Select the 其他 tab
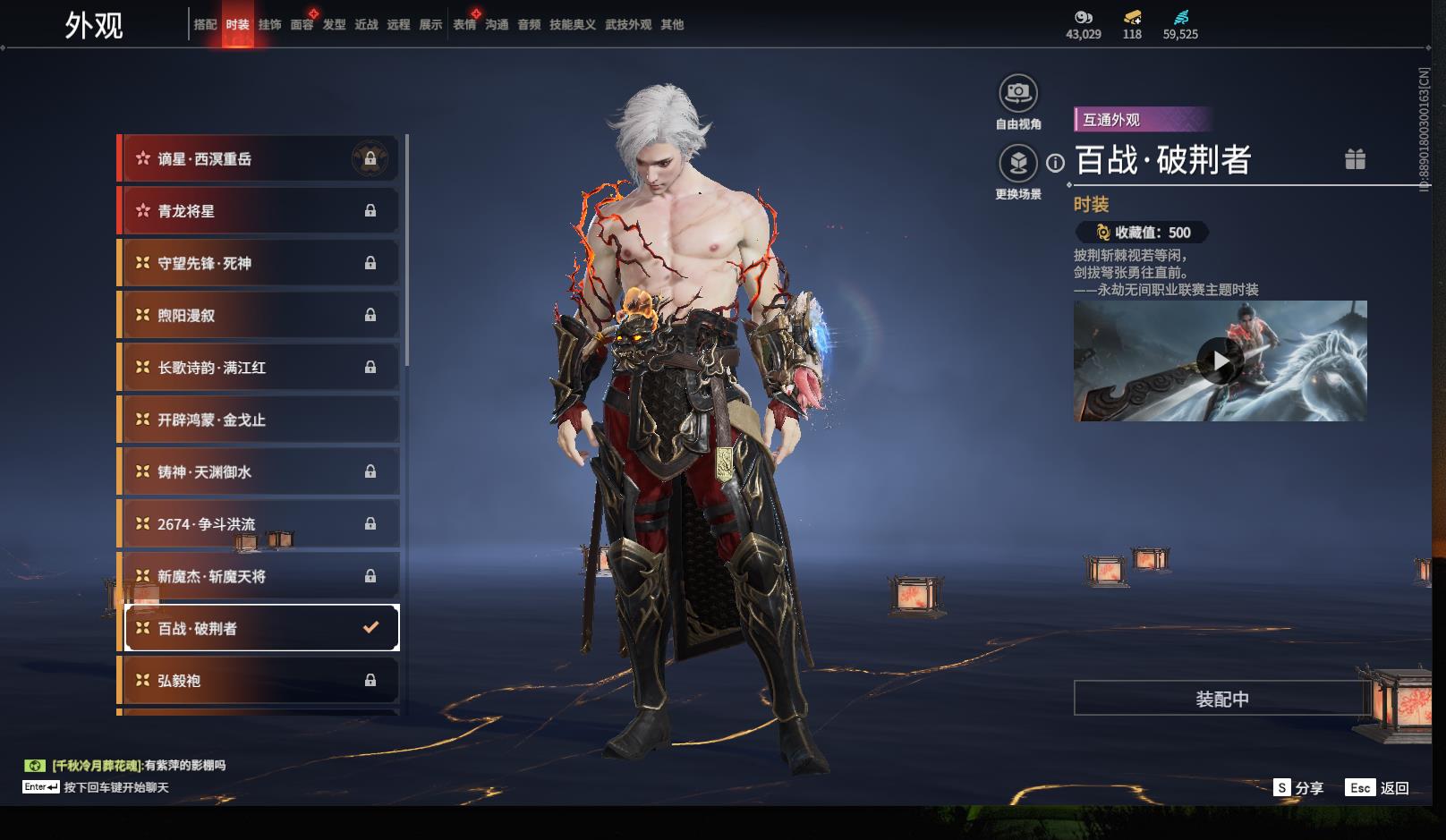The width and height of the screenshot is (1446, 840). pos(671,25)
